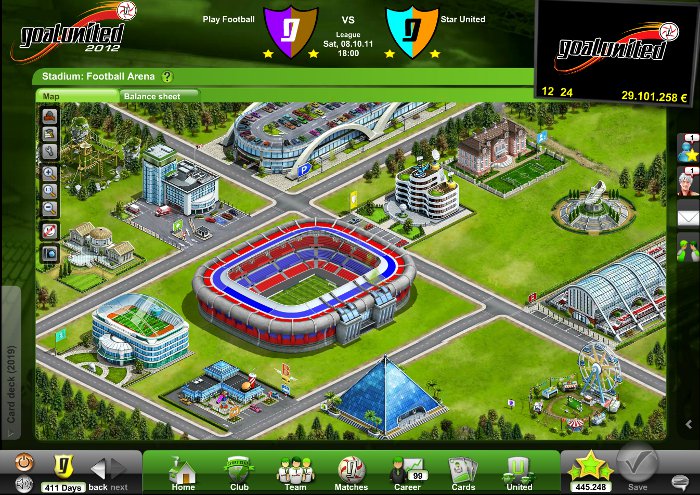The width and height of the screenshot is (700, 495).
Task: Open the envelope mail icon
Action: [x=687, y=216]
